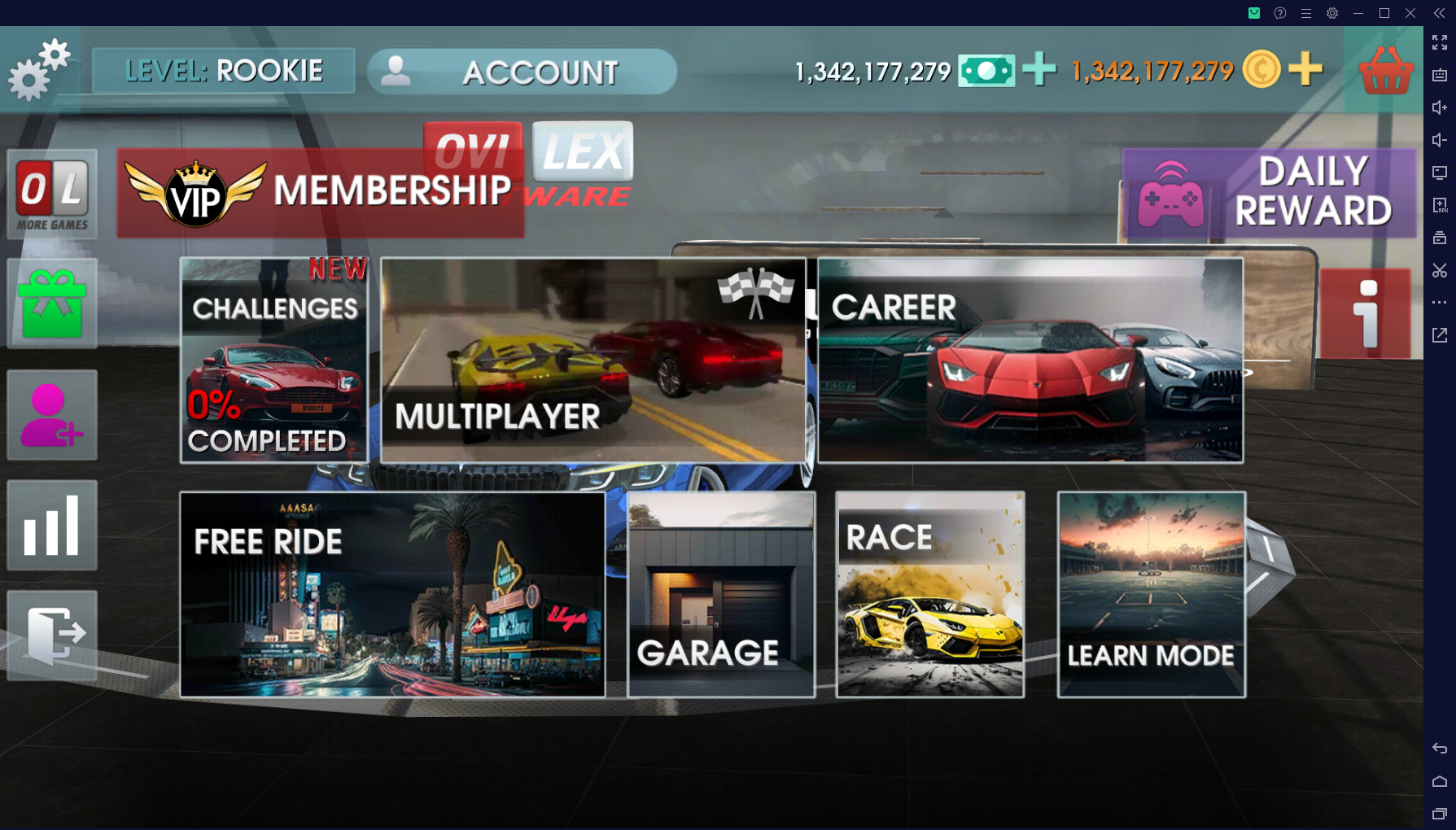Open the shop basket
The width and height of the screenshot is (1456, 830).
[x=1385, y=72]
